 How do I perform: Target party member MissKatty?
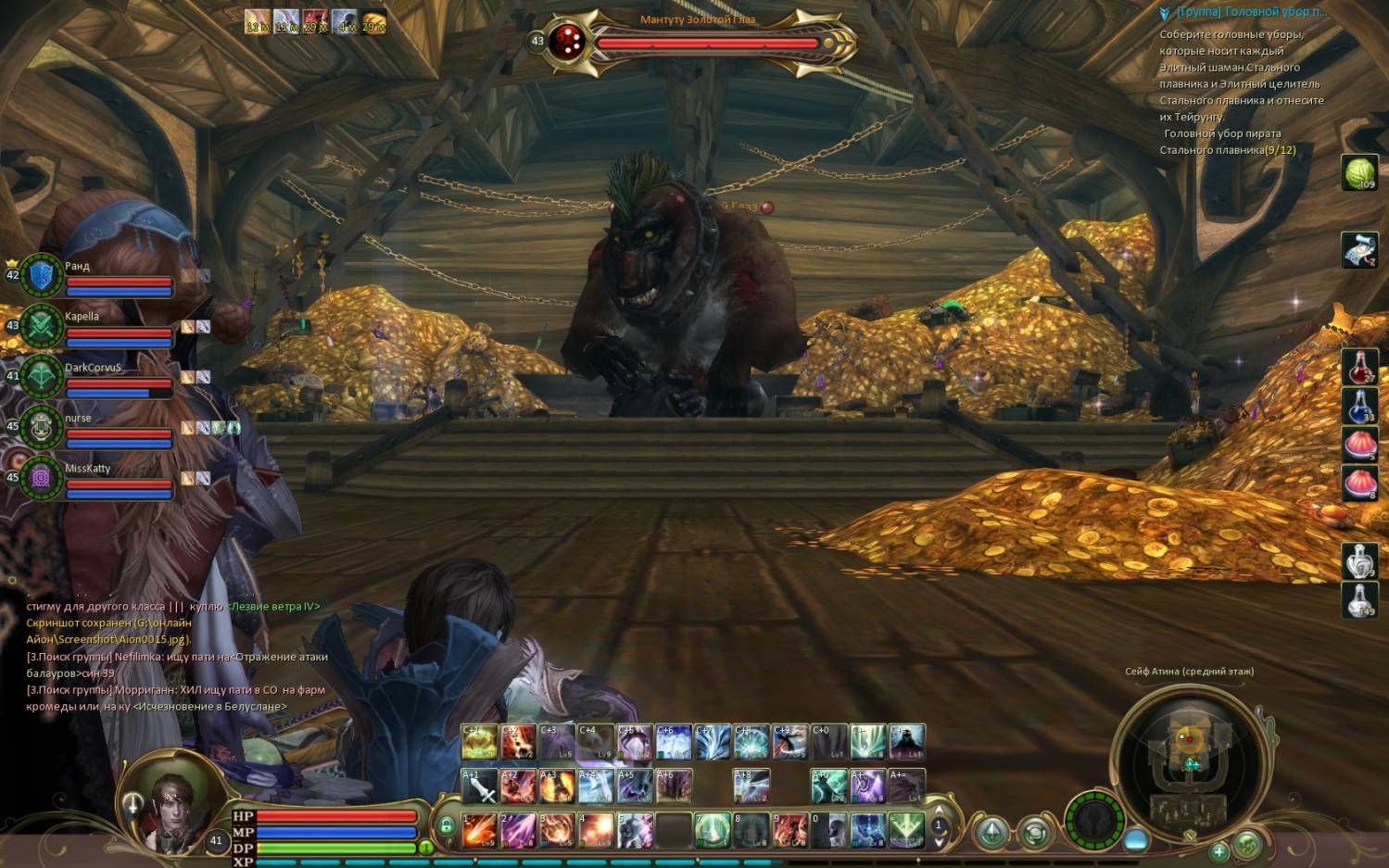pyautogui.click(x=102, y=478)
